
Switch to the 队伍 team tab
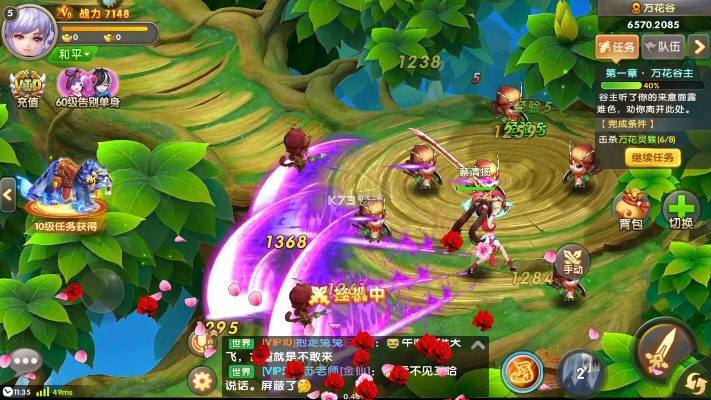(x=663, y=46)
